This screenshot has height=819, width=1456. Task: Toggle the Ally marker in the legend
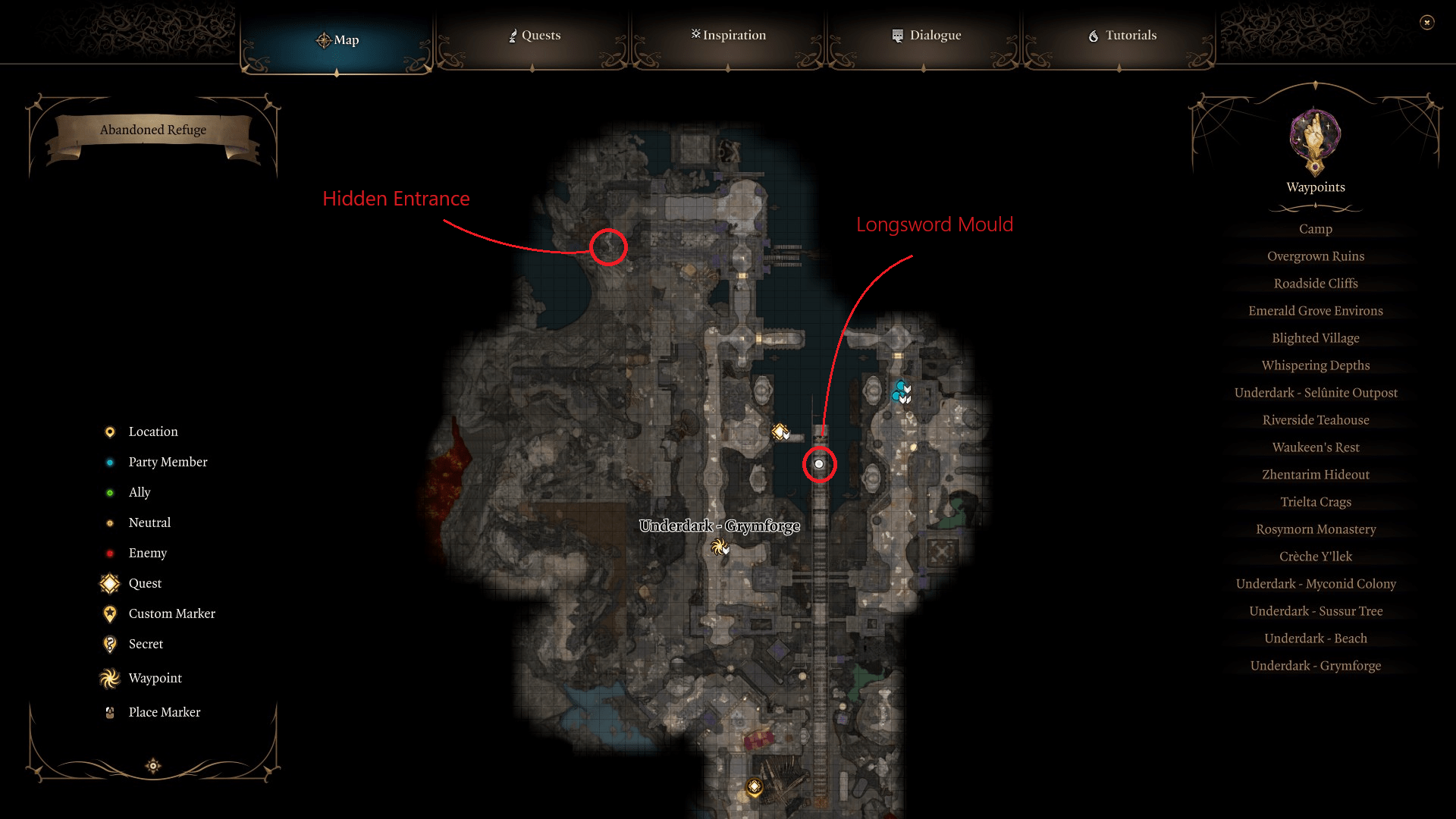point(109,492)
